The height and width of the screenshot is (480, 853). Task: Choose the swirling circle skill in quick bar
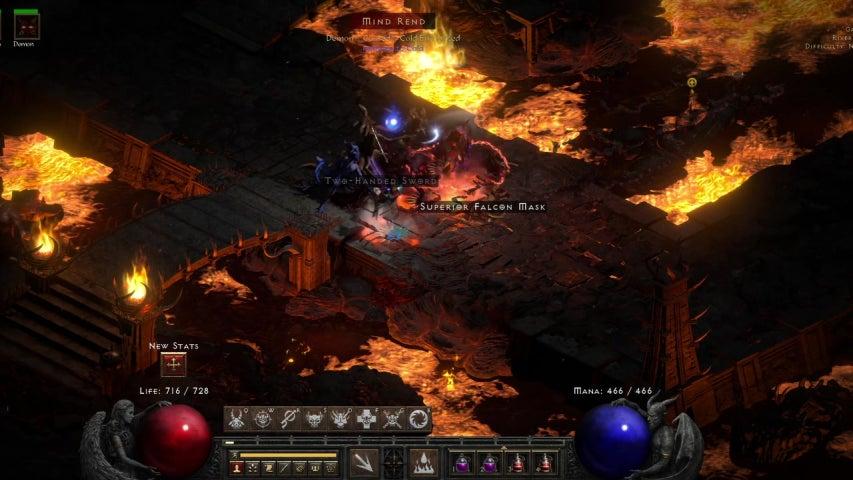click(419, 419)
